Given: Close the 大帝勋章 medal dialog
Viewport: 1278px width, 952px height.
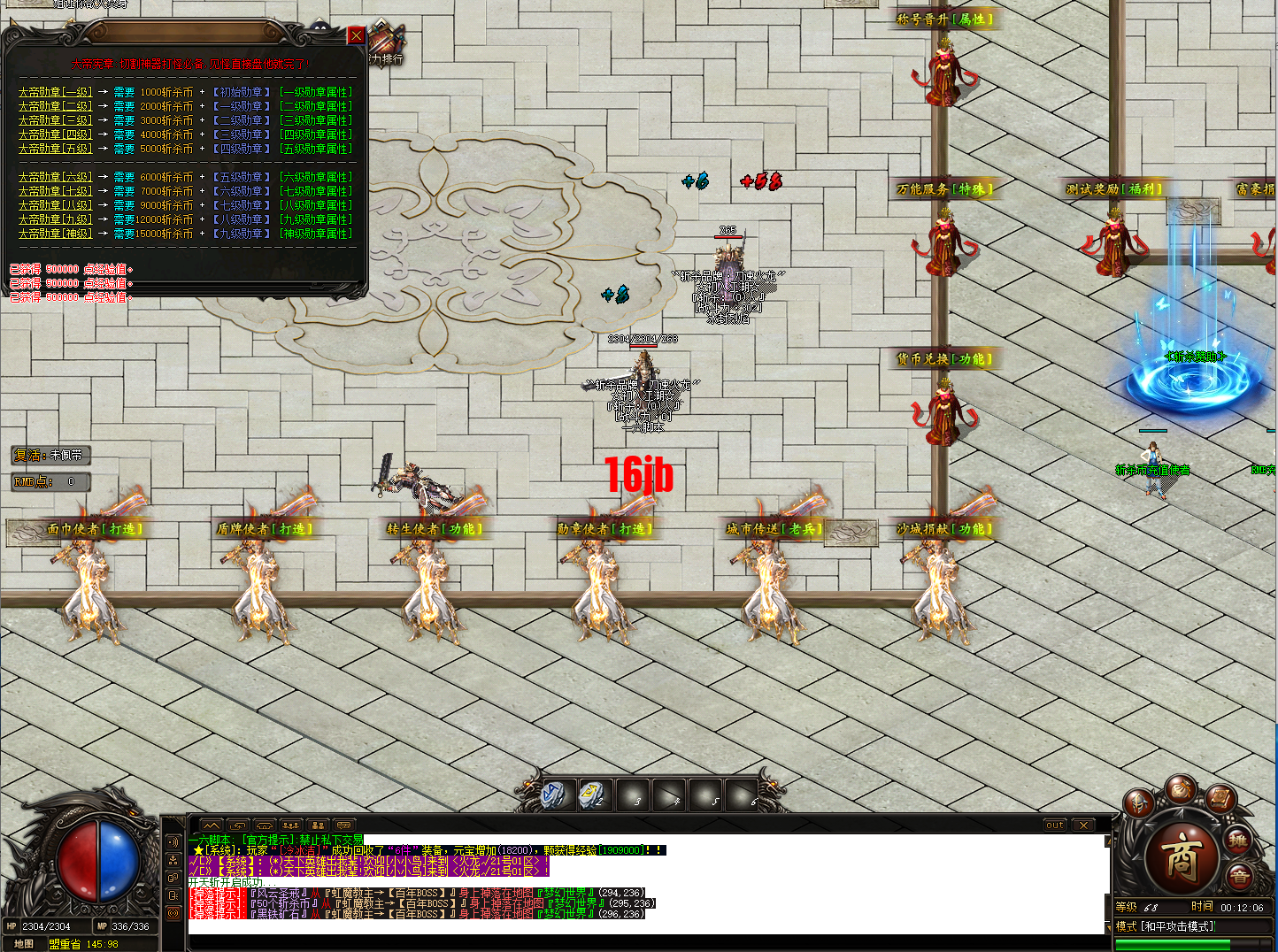Looking at the screenshot, I should pos(356,35).
